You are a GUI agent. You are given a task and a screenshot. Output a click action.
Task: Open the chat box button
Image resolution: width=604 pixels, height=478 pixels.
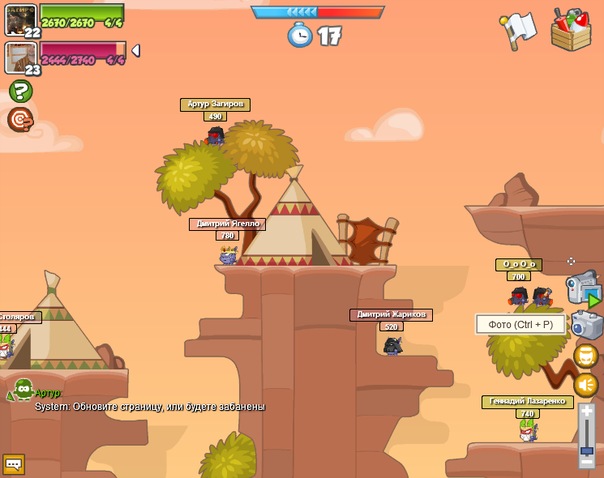pos(13,464)
